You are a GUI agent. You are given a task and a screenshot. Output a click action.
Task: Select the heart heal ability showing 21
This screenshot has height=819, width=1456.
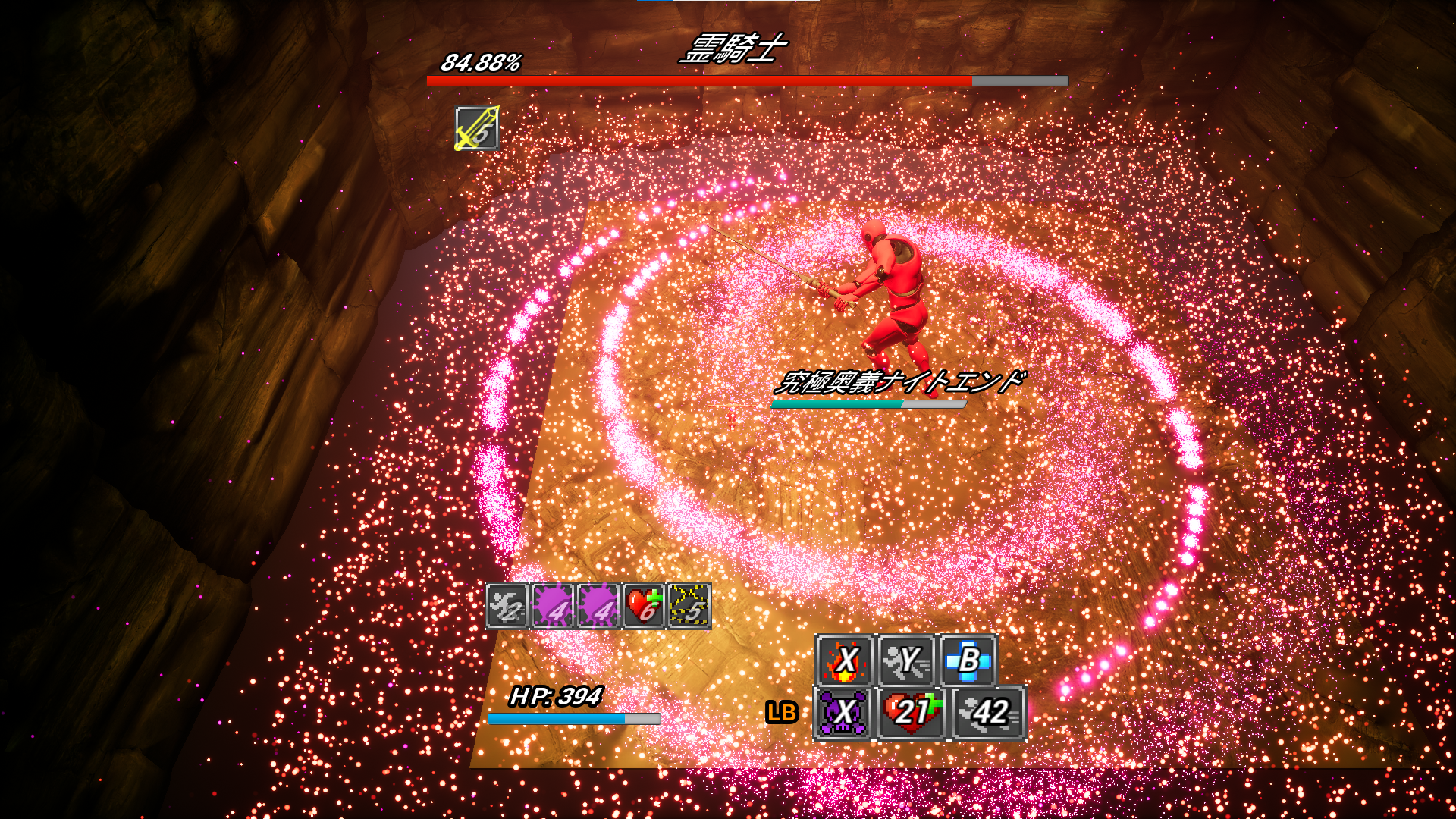[910, 713]
